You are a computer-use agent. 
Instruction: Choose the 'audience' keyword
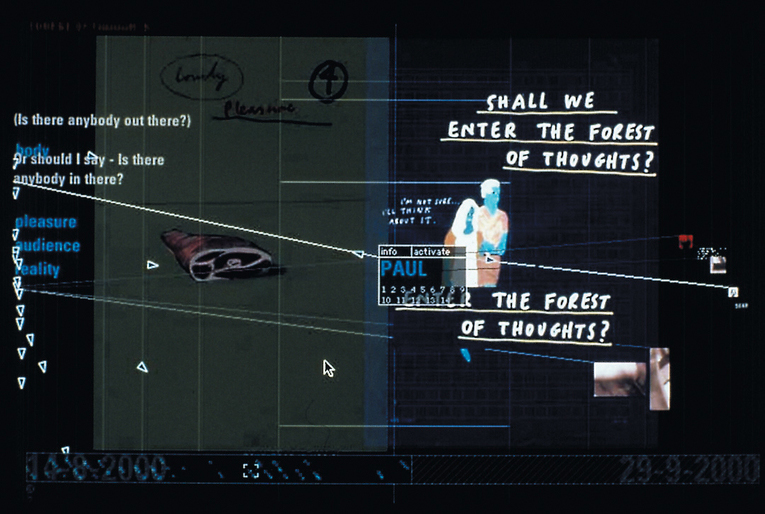pyautogui.click(x=48, y=245)
